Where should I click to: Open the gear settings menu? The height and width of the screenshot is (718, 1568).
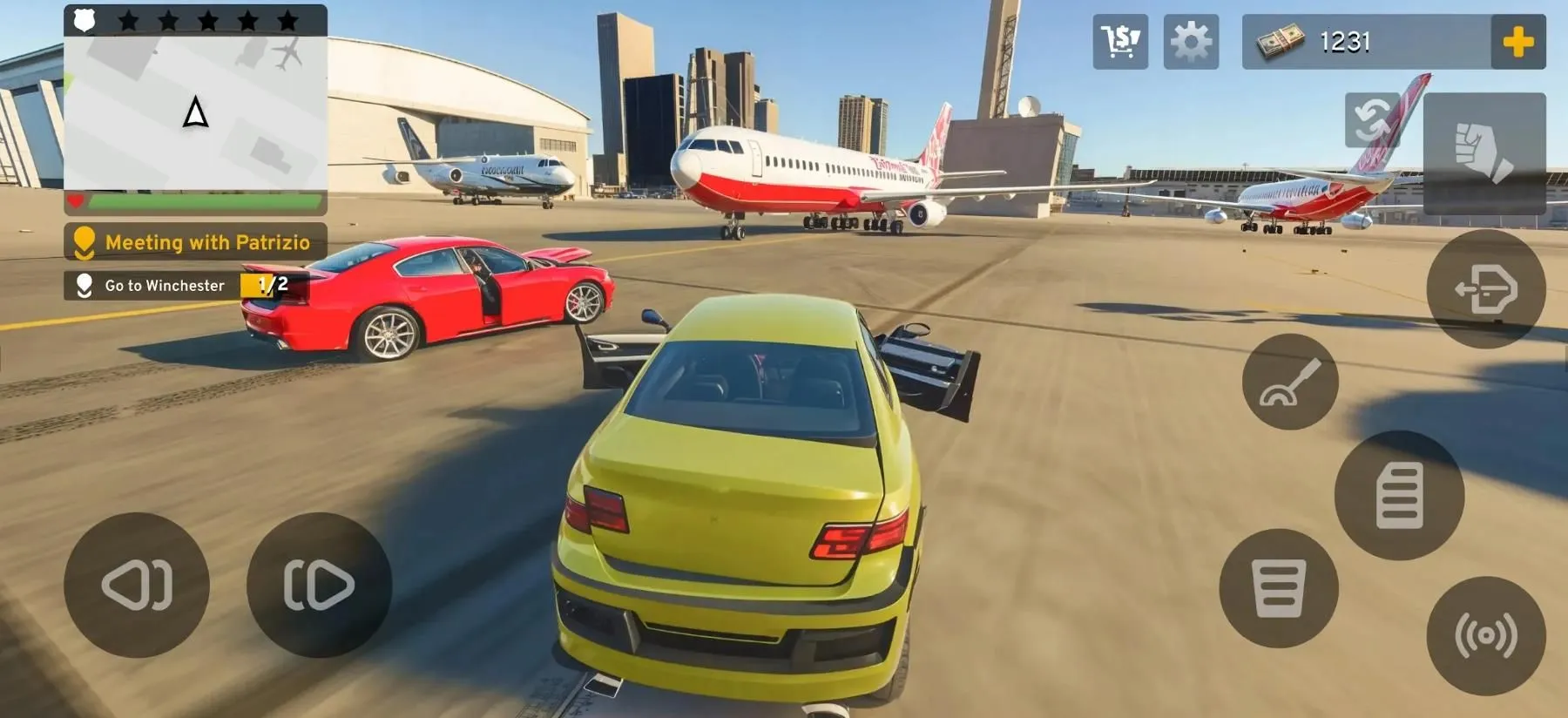1191,41
